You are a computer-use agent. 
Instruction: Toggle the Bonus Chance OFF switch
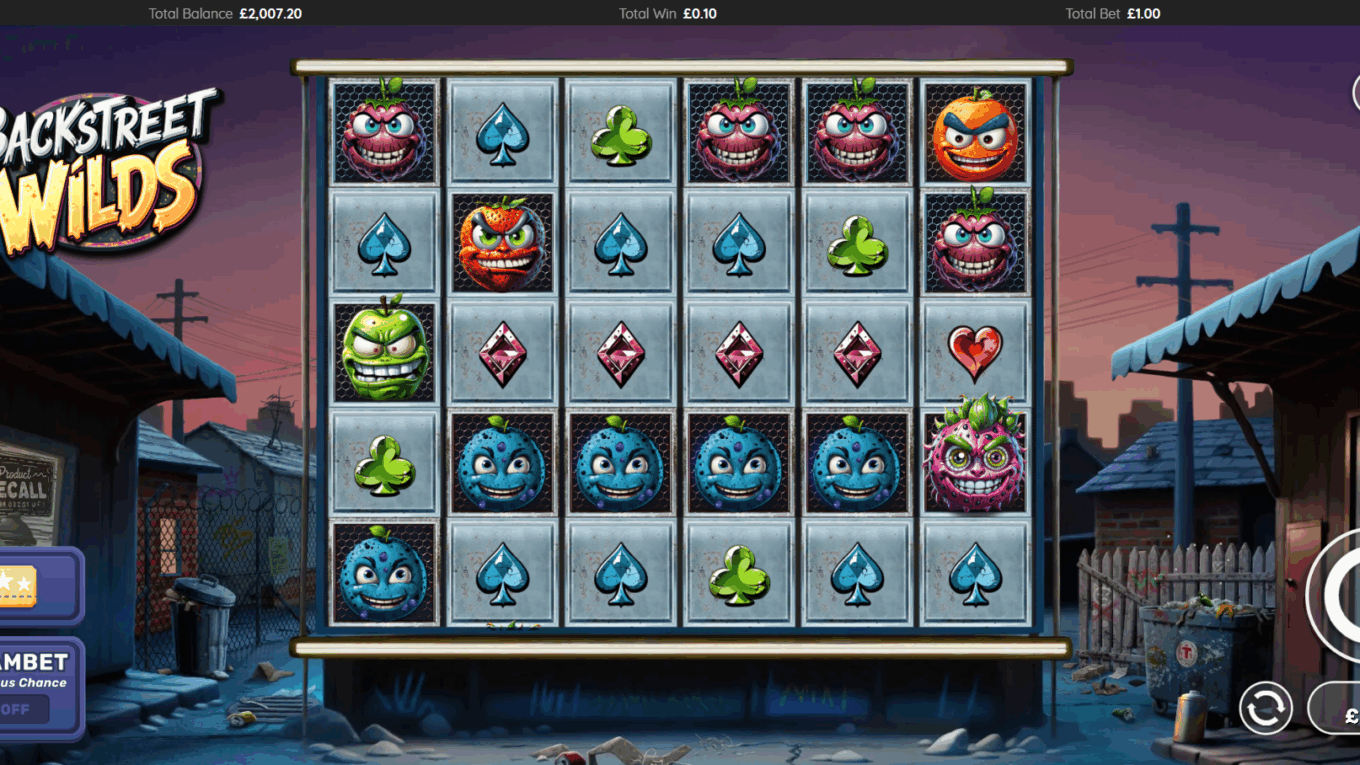click(x=22, y=710)
